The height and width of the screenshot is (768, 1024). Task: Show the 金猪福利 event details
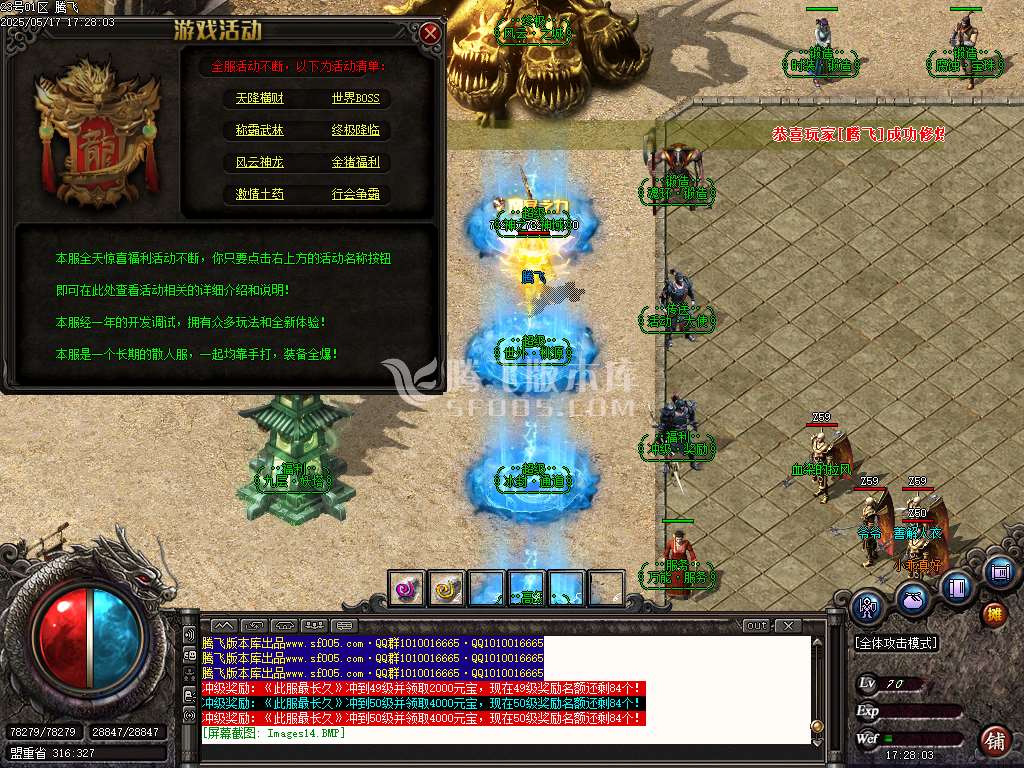coord(356,162)
